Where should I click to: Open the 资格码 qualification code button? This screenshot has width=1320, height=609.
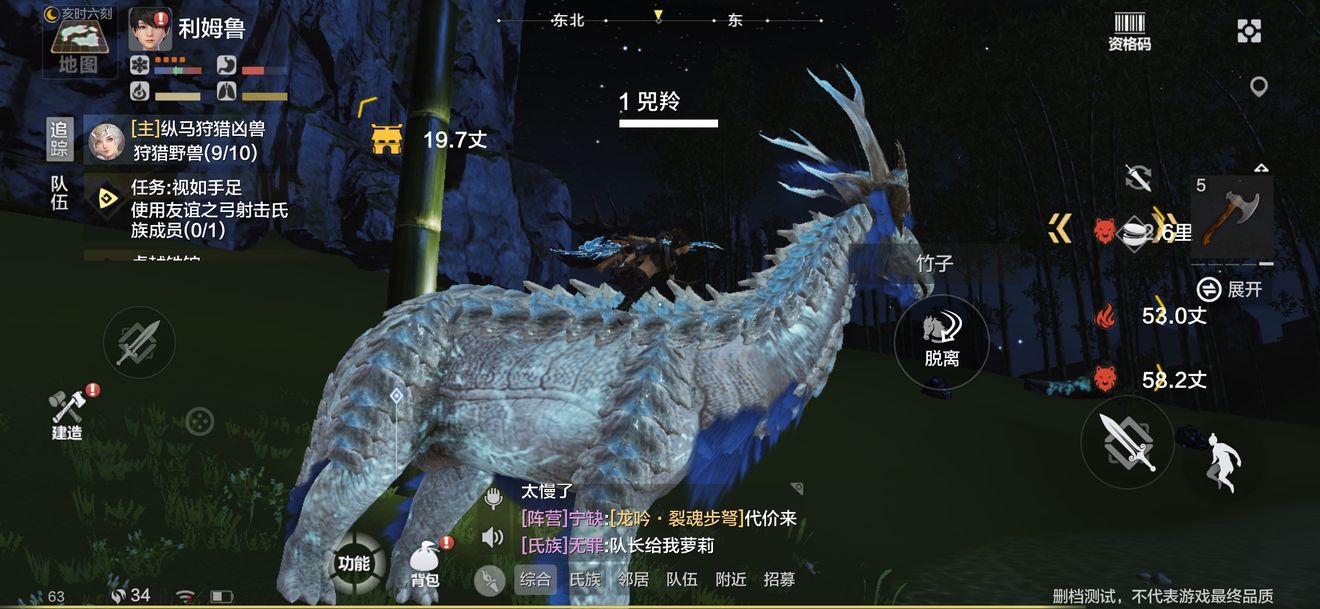click(1129, 32)
